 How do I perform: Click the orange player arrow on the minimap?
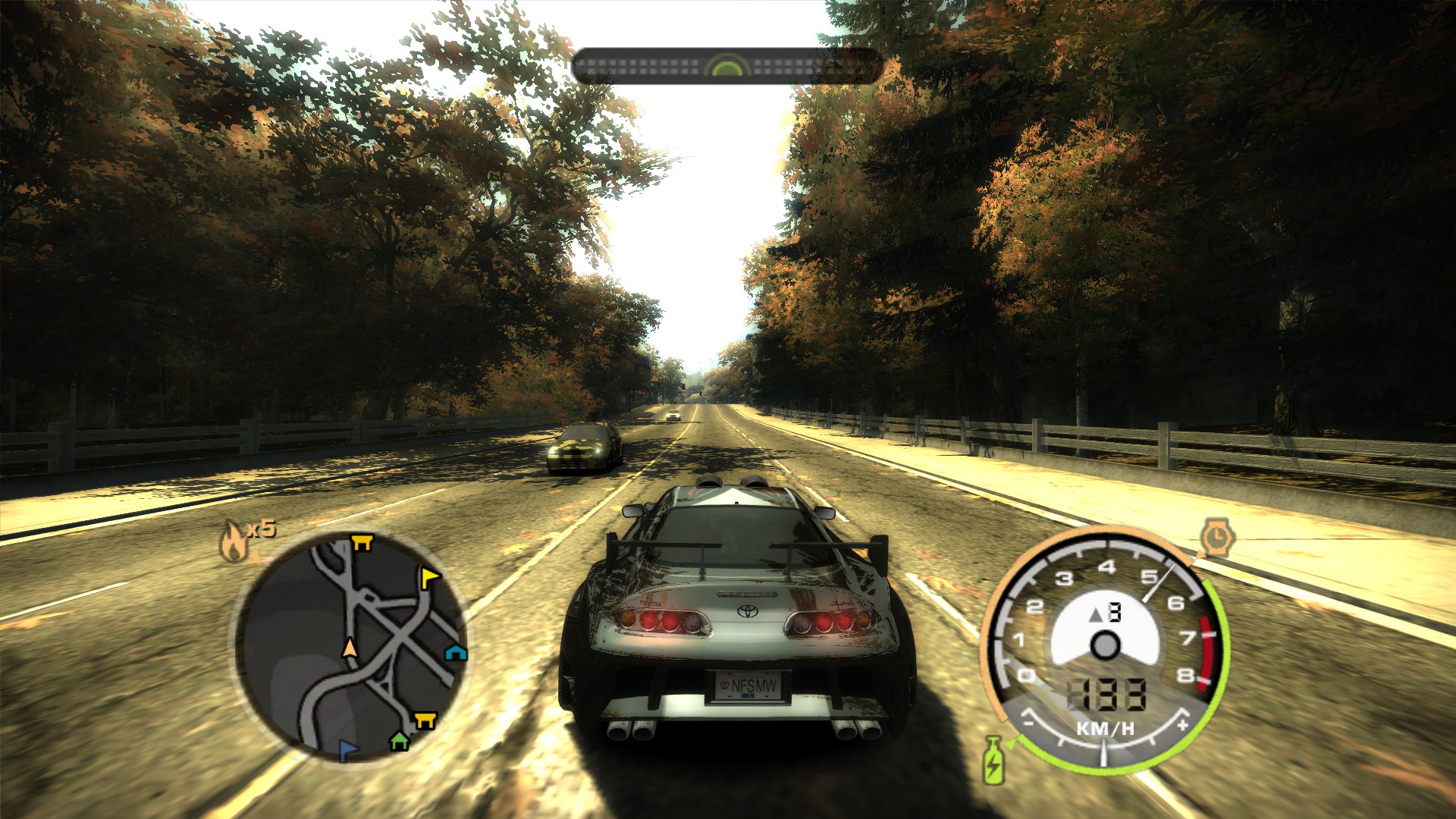[350, 648]
